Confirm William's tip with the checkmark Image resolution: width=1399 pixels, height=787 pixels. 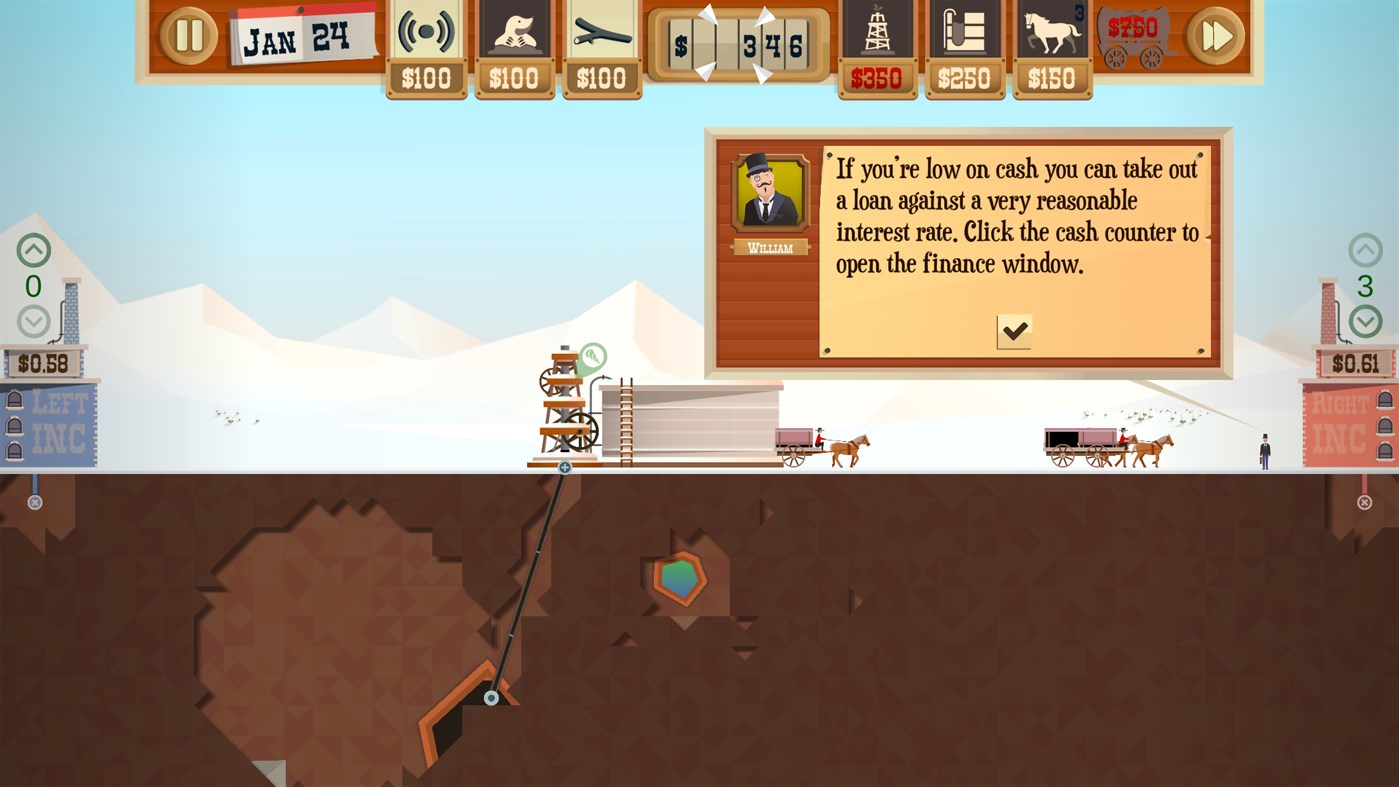[1012, 331]
